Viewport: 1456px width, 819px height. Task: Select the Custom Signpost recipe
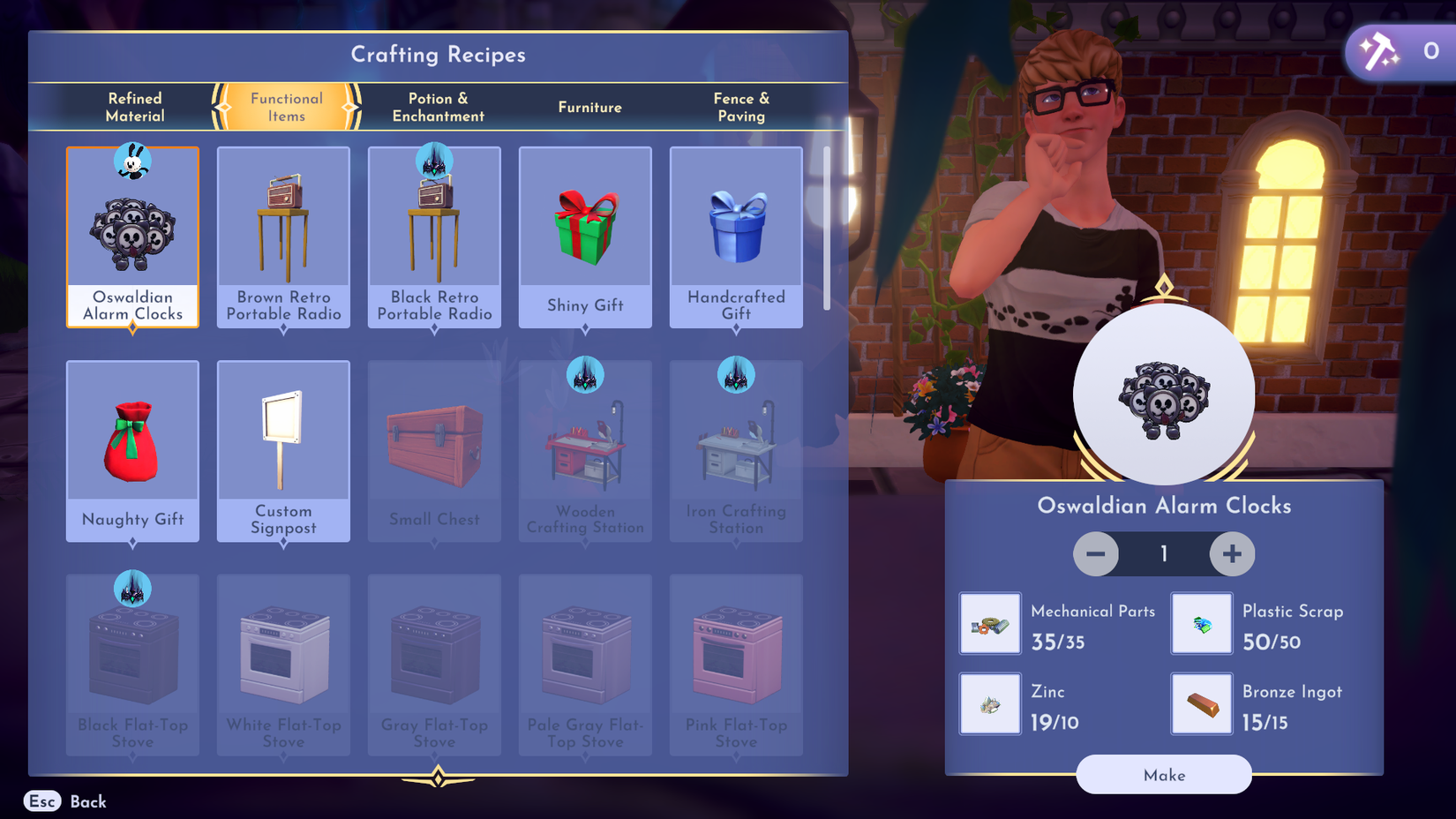coord(282,450)
